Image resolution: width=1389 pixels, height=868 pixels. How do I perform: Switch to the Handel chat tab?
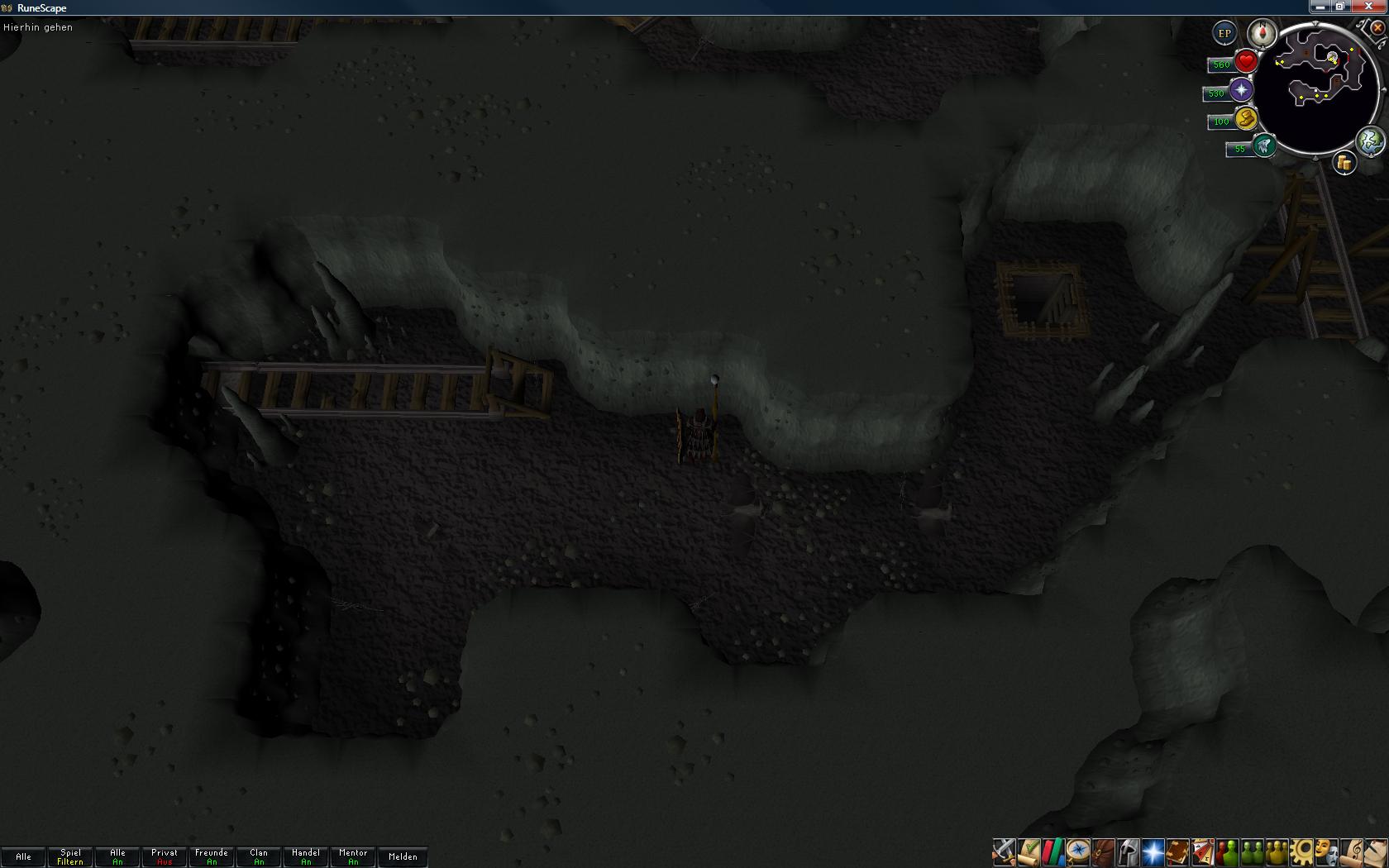[306, 856]
